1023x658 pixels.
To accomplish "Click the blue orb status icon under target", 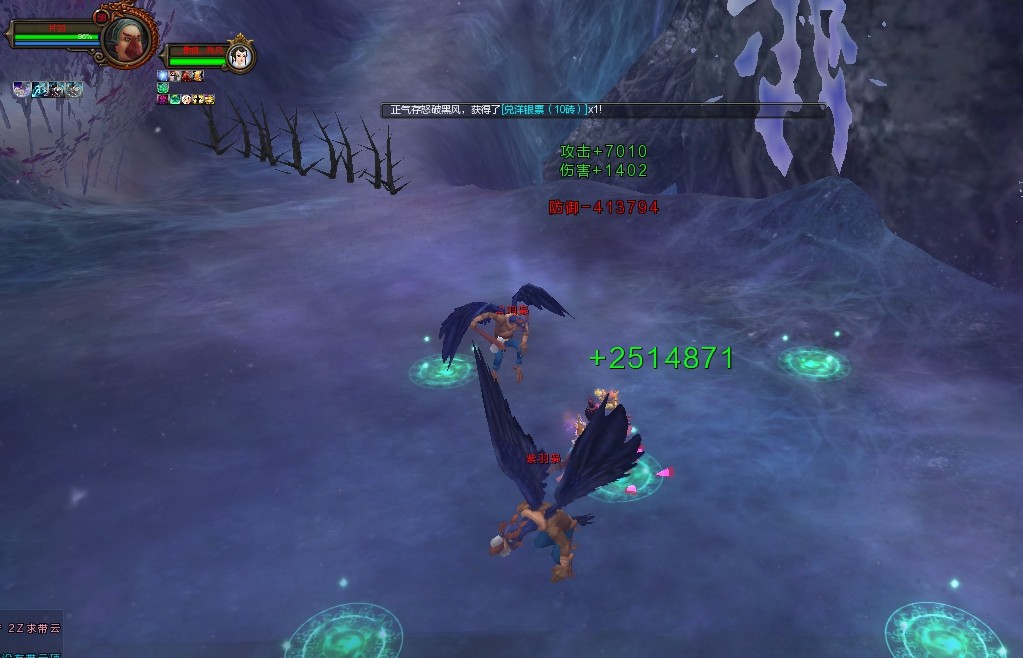I will click(x=163, y=75).
